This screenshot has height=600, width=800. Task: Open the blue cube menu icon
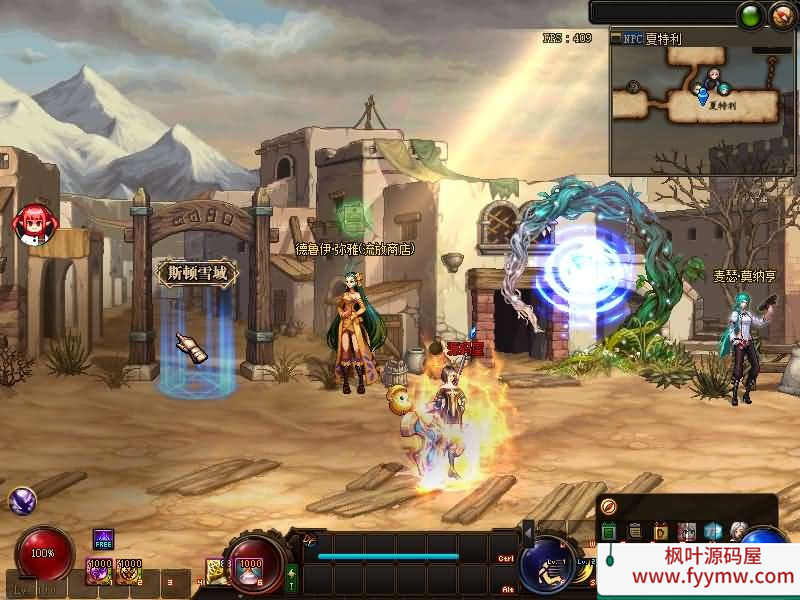coord(713,531)
